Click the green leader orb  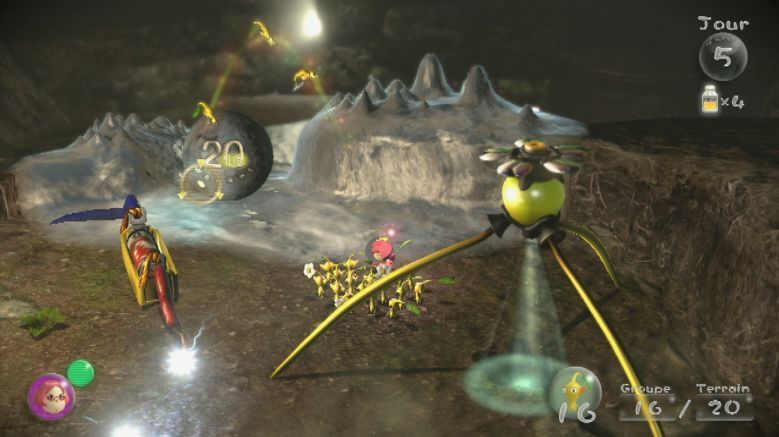point(81,373)
